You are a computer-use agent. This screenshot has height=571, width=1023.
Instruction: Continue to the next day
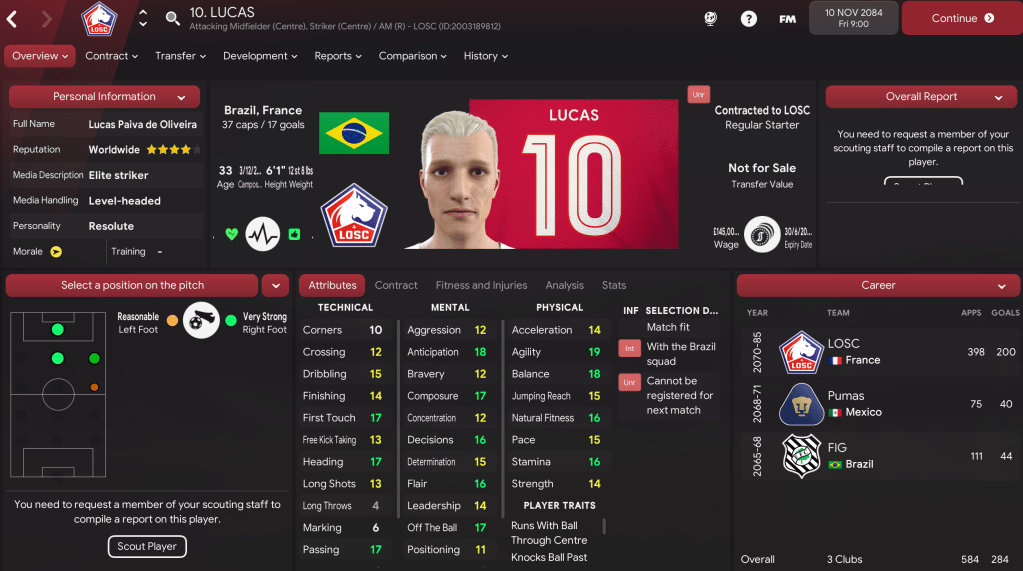(x=961, y=18)
